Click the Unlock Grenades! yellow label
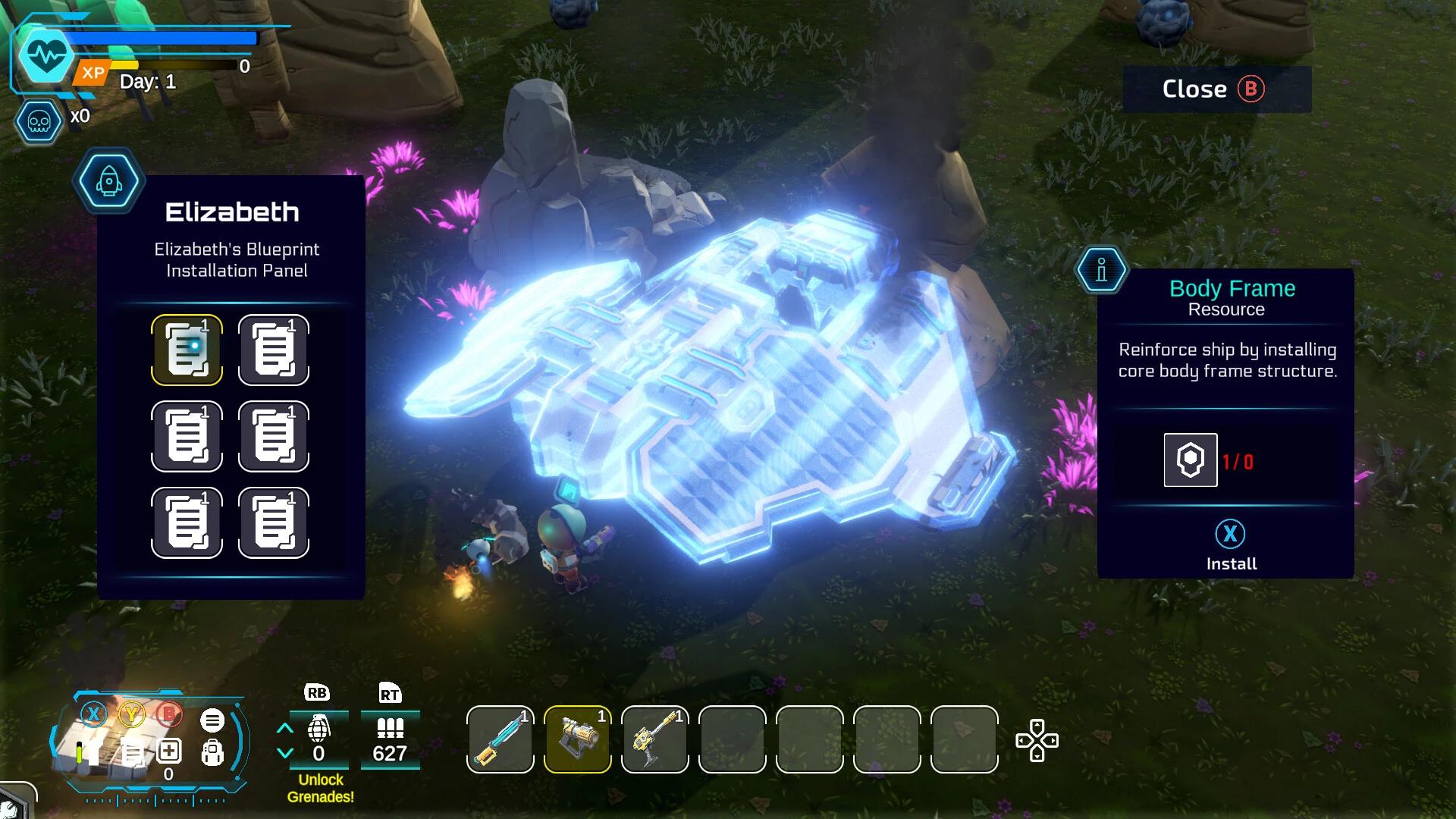Image resolution: width=1456 pixels, height=819 pixels. coord(319,789)
